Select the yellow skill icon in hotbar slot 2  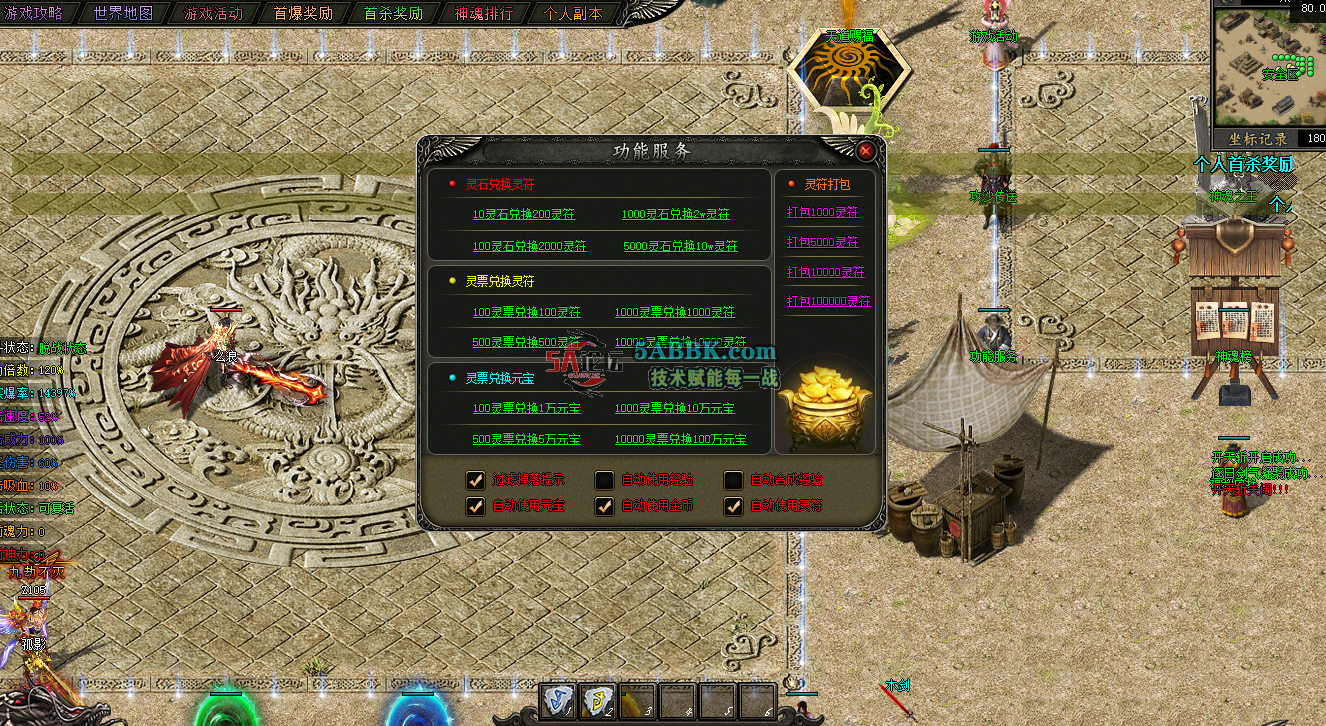pos(596,703)
